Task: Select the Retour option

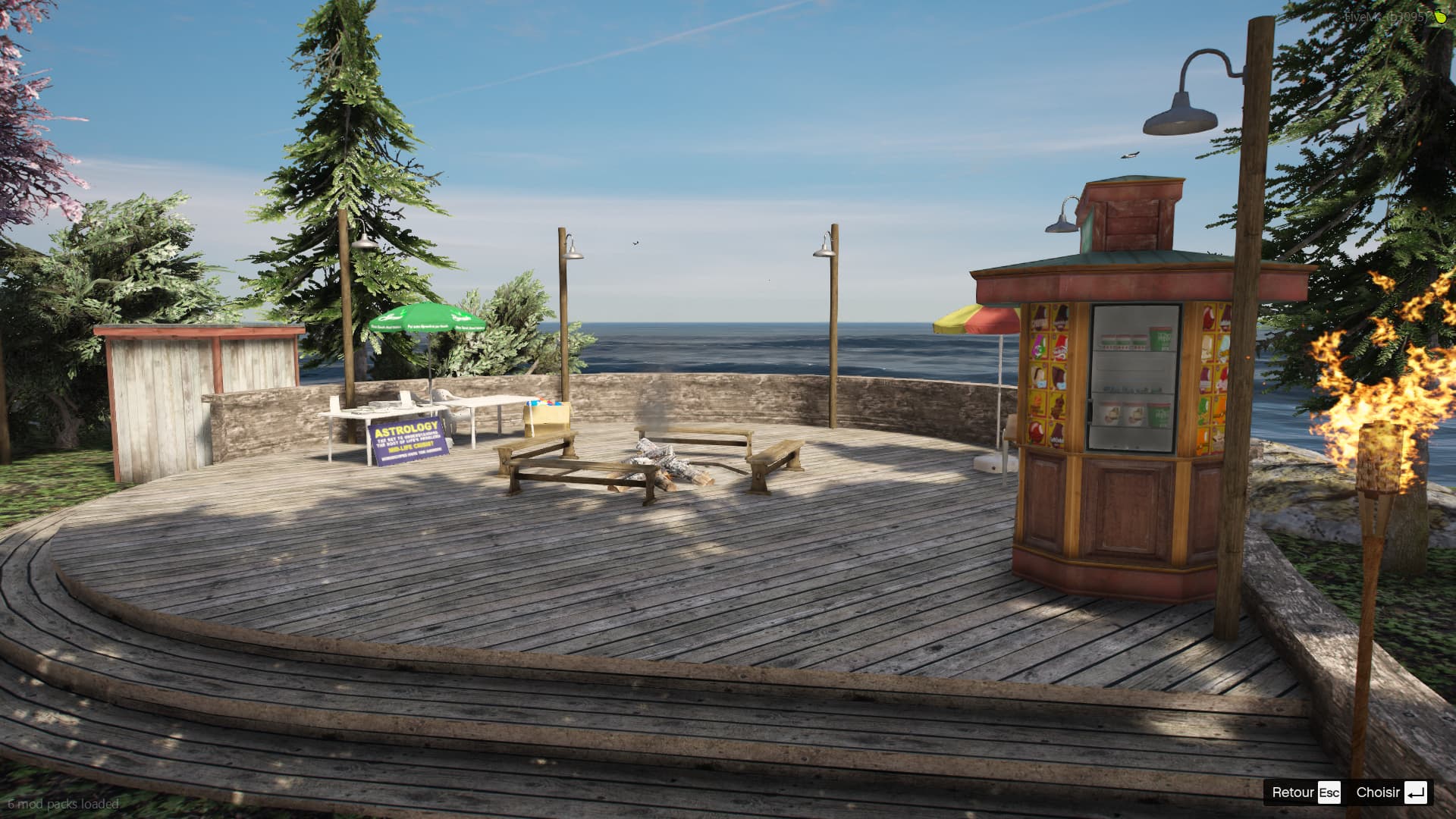Action: pyautogui.click(x=1293, y=792)
